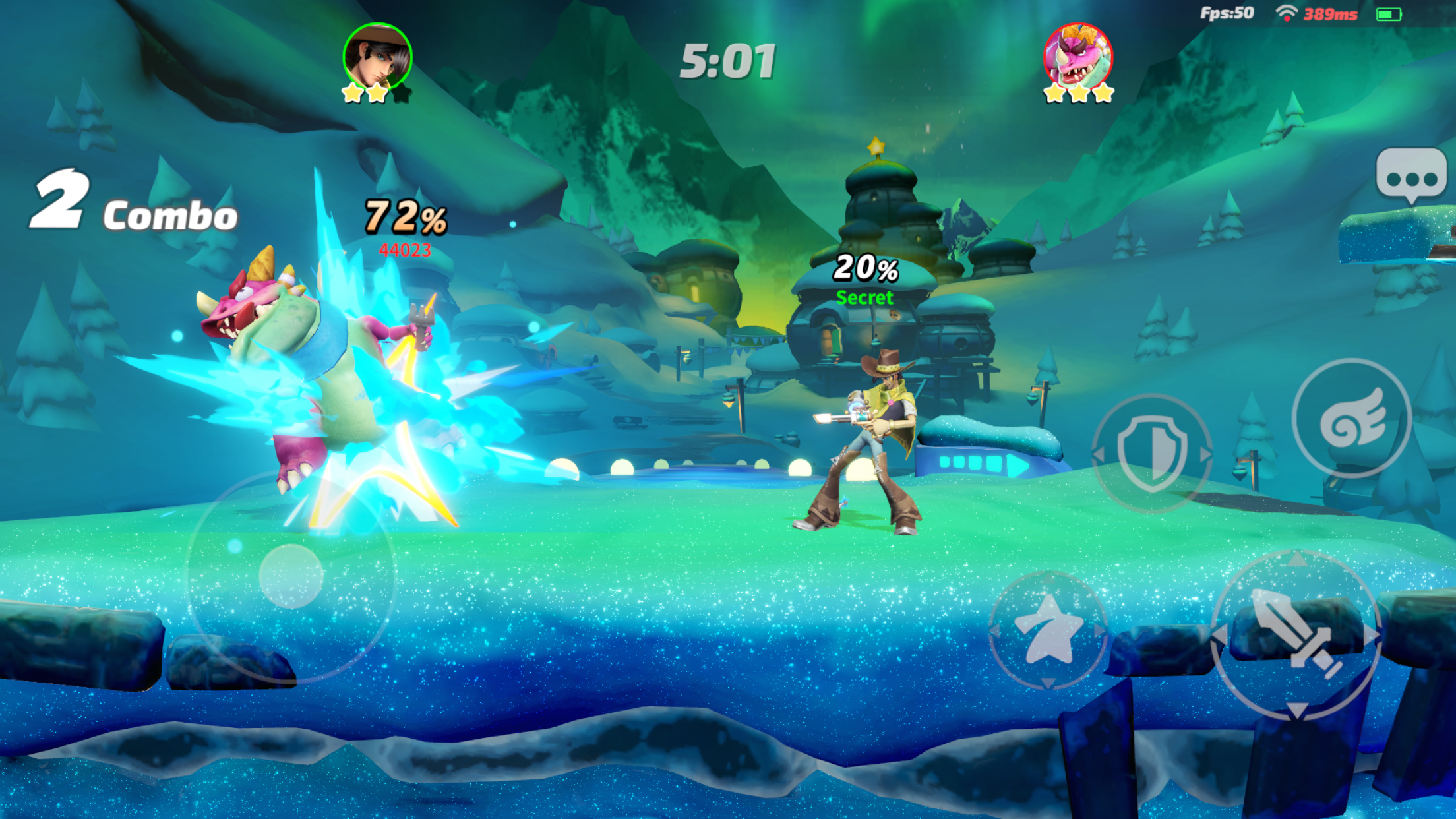The image size is (1456, 819).
Task: Tap the Fps:50 counter display
Action: (x=1227, y=11)
